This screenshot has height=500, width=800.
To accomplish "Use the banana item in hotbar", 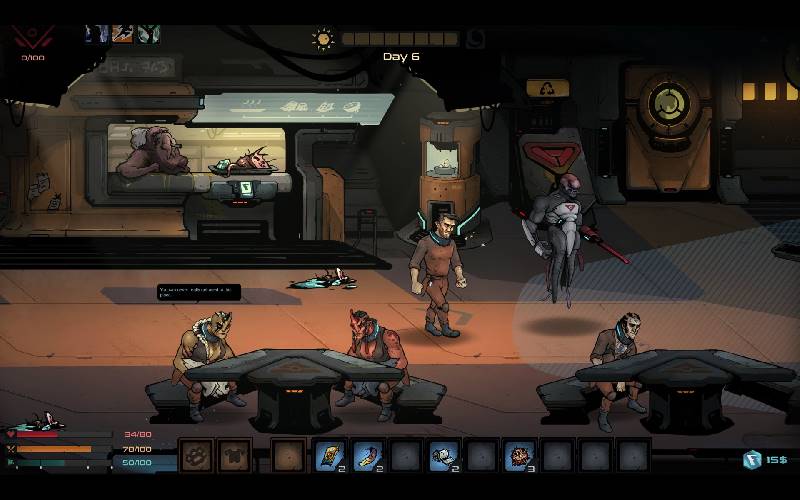I will click(x=367, y=456).
